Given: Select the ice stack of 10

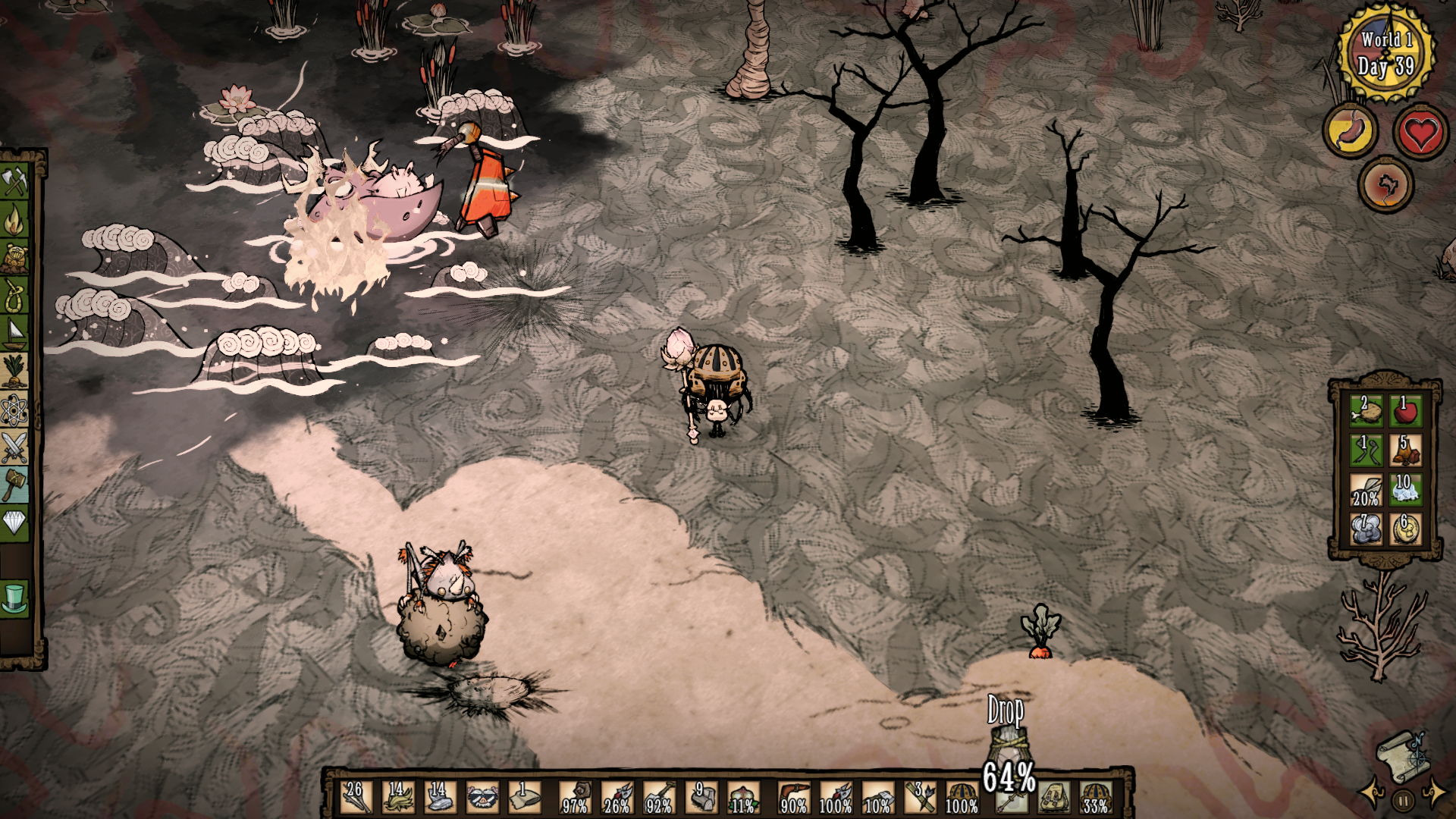Looking at the screenshot, I should click(1405, 490).
